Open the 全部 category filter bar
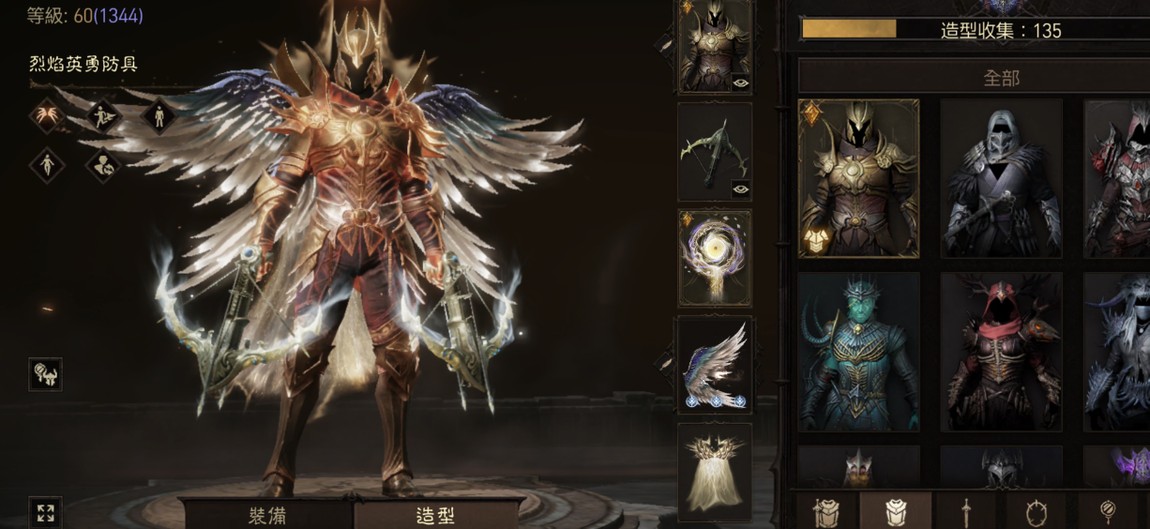 point(1000,77)
